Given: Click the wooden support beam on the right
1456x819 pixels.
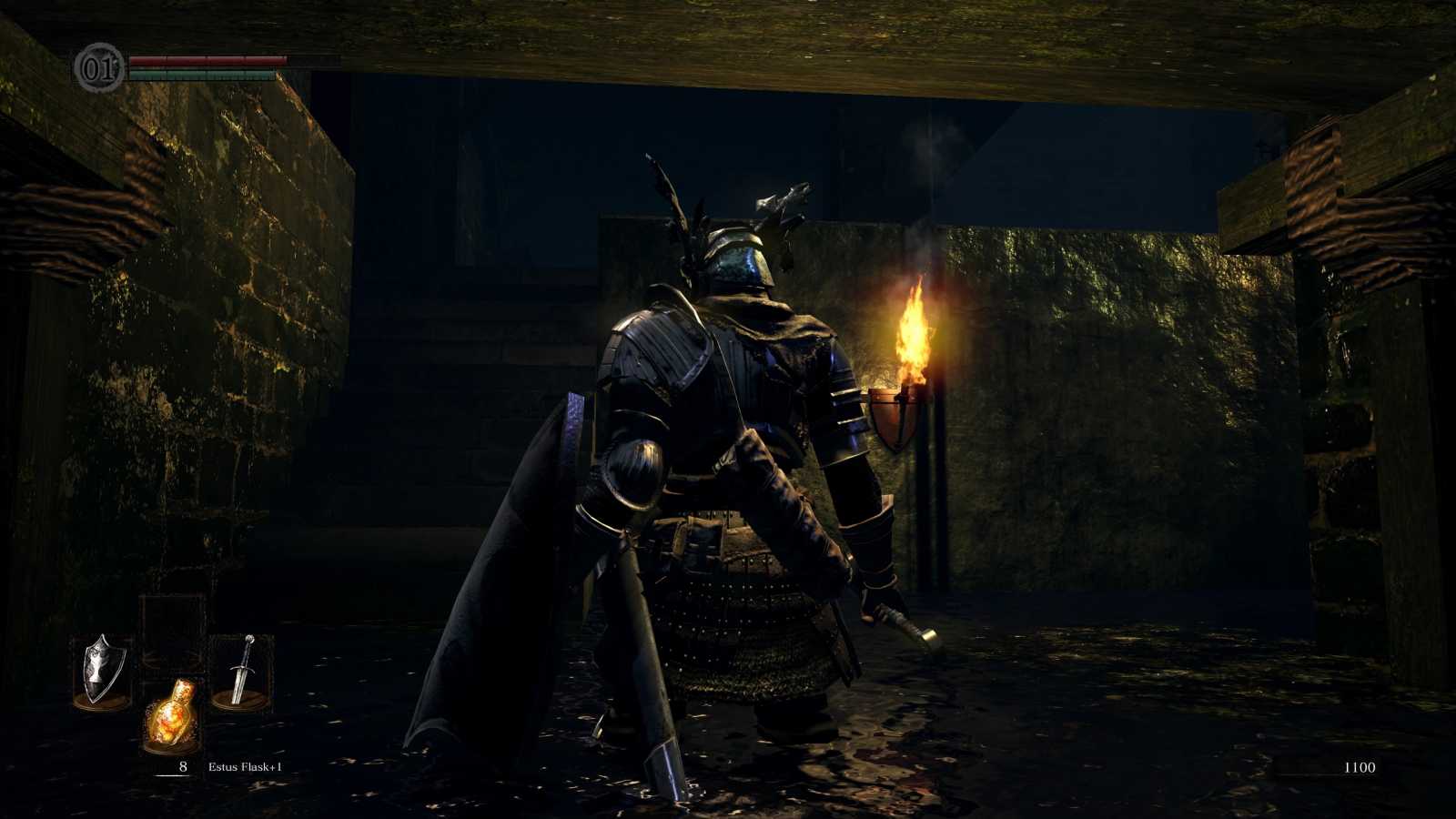Looking at the screenshot, I should click(1319, 200).
